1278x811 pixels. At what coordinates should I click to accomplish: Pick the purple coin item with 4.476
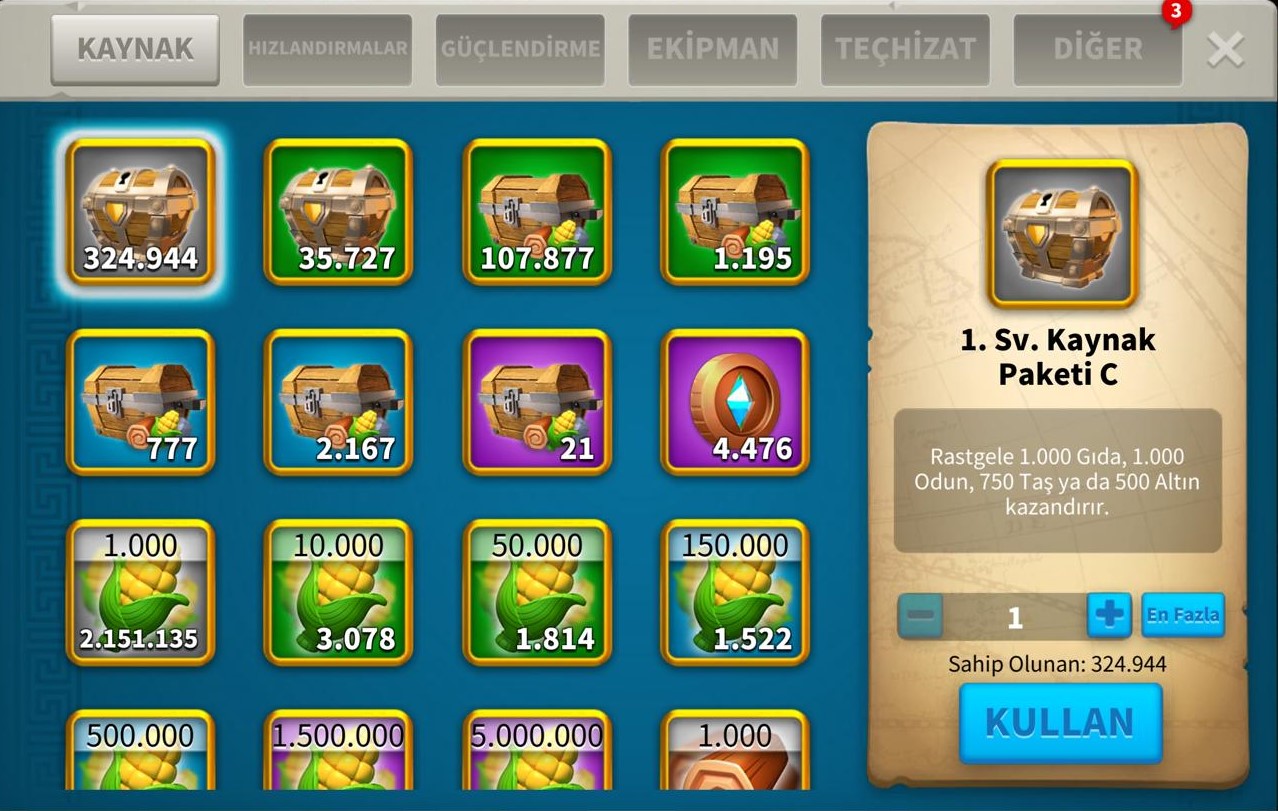point(735,402)
